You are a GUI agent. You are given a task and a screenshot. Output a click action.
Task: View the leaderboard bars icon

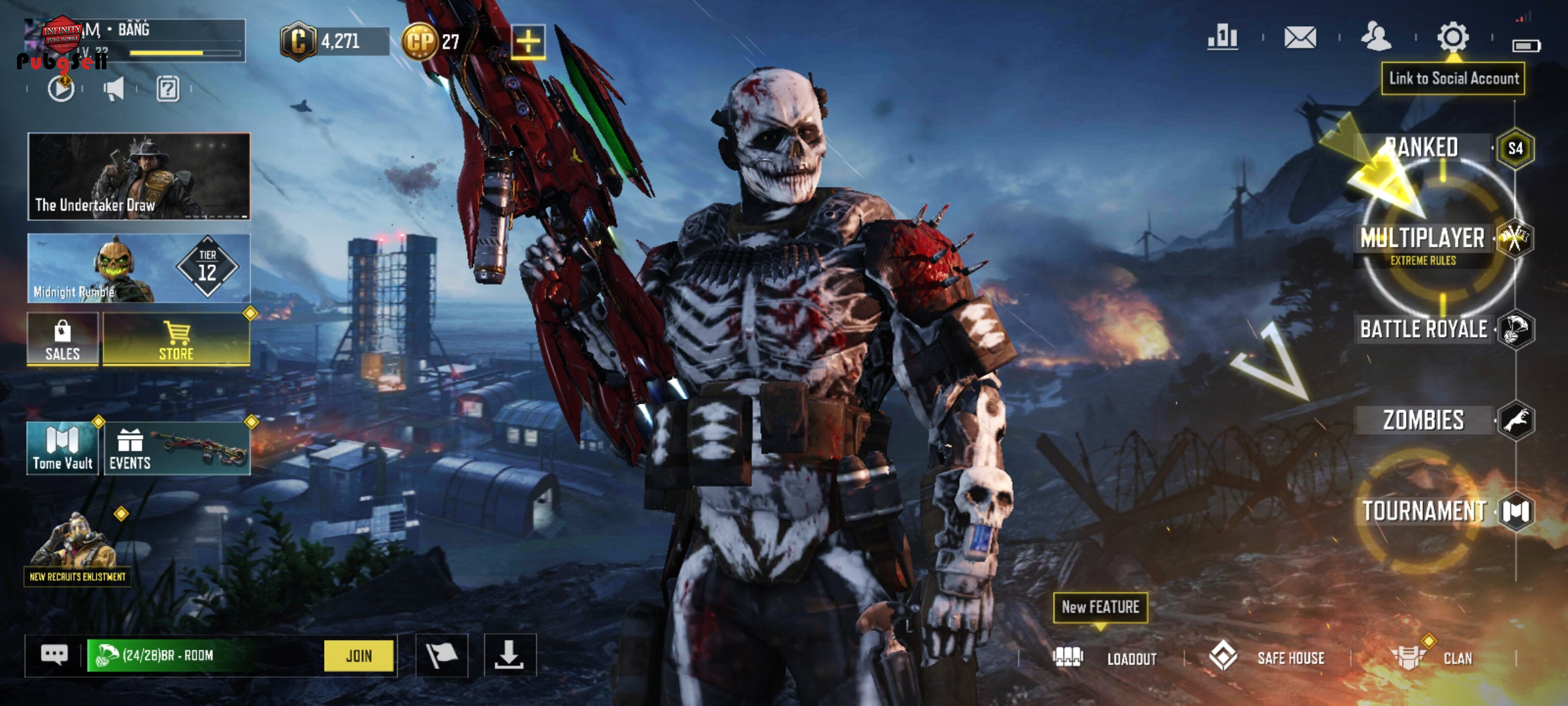pos(1222,37)
